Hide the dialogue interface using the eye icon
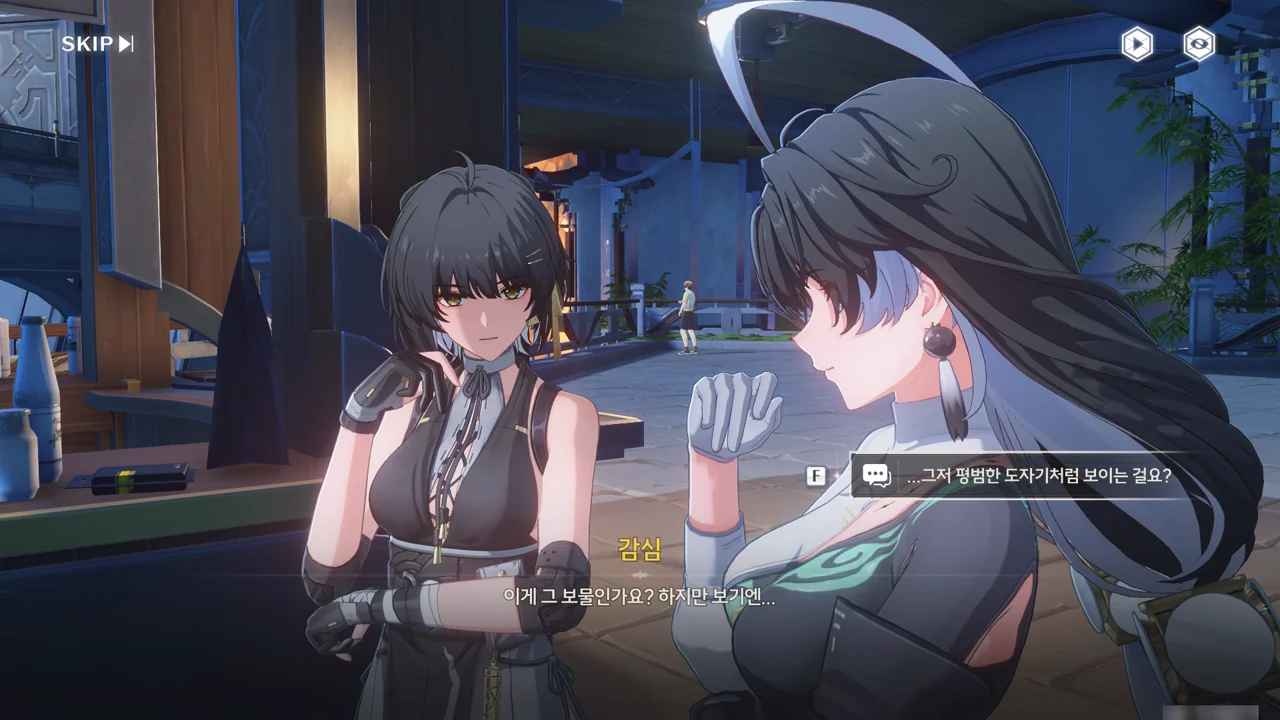The height and width of the screenshot is (720, 1280). [x=1199, y=44]
